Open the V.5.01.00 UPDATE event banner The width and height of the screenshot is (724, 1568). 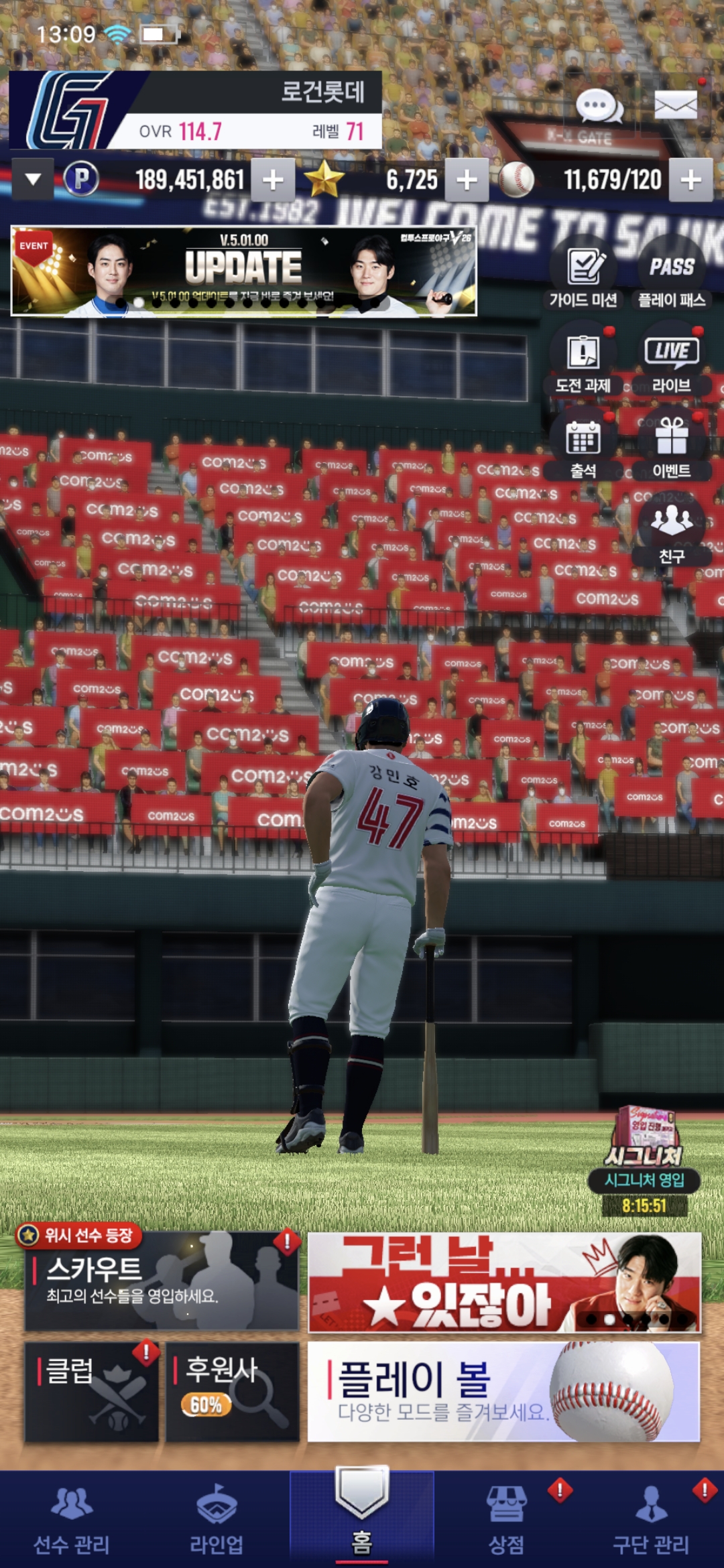(x=244, y=271)
